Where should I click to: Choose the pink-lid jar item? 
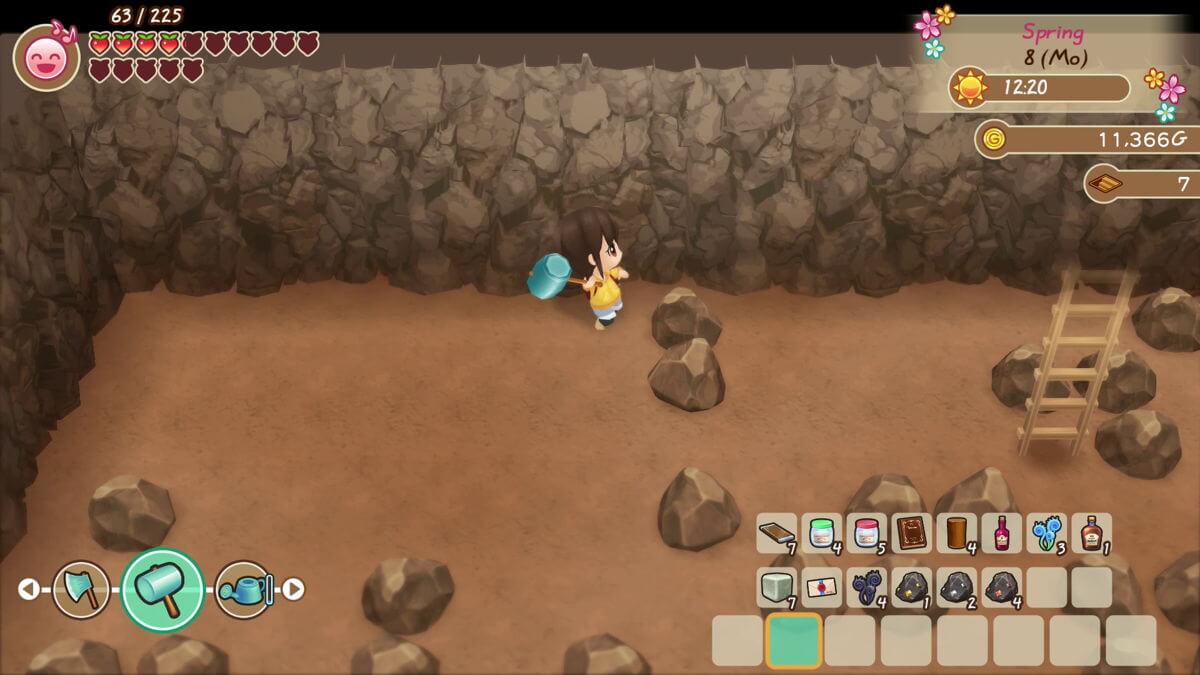click(867, 534)
